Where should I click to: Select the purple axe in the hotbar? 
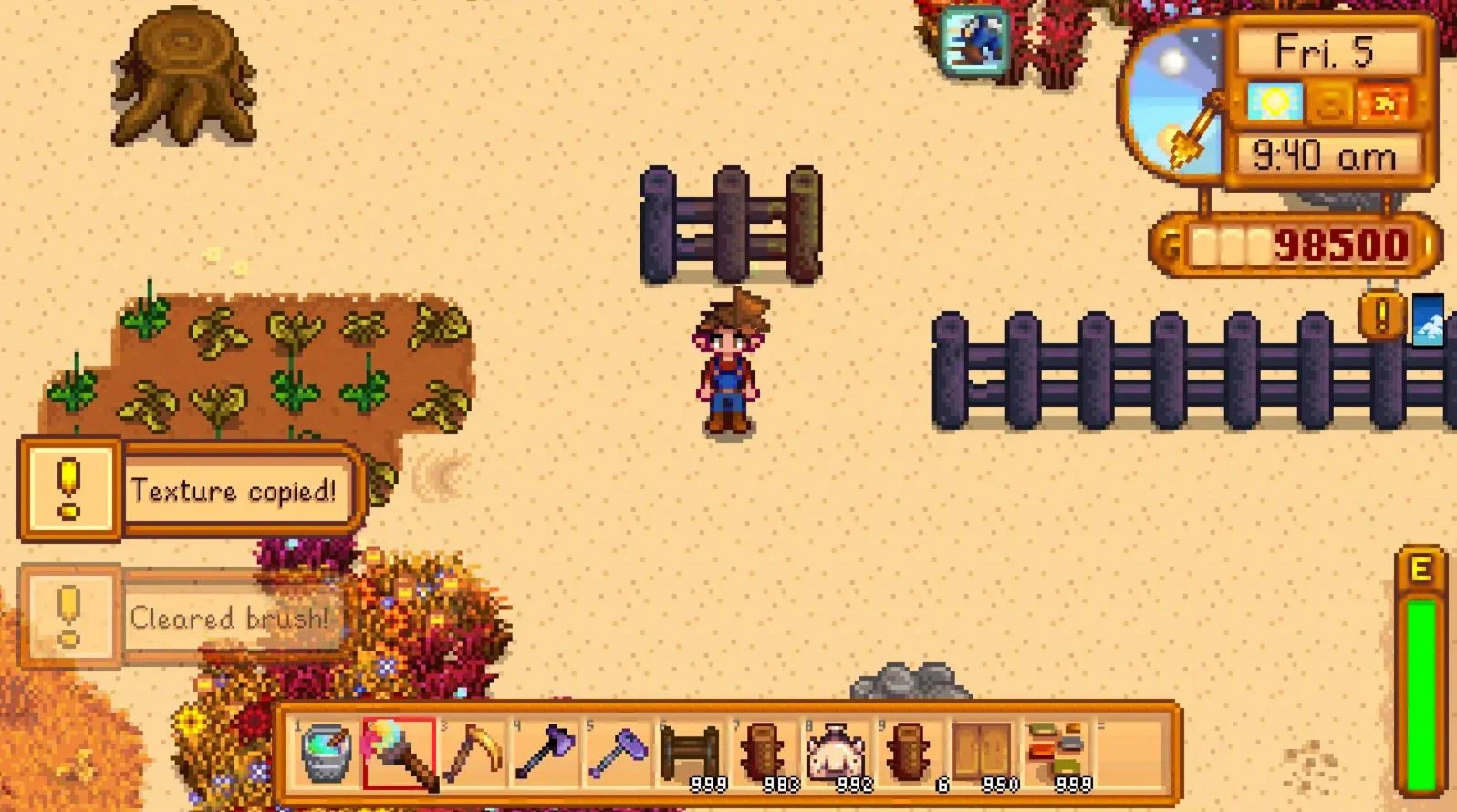point(545,755)
